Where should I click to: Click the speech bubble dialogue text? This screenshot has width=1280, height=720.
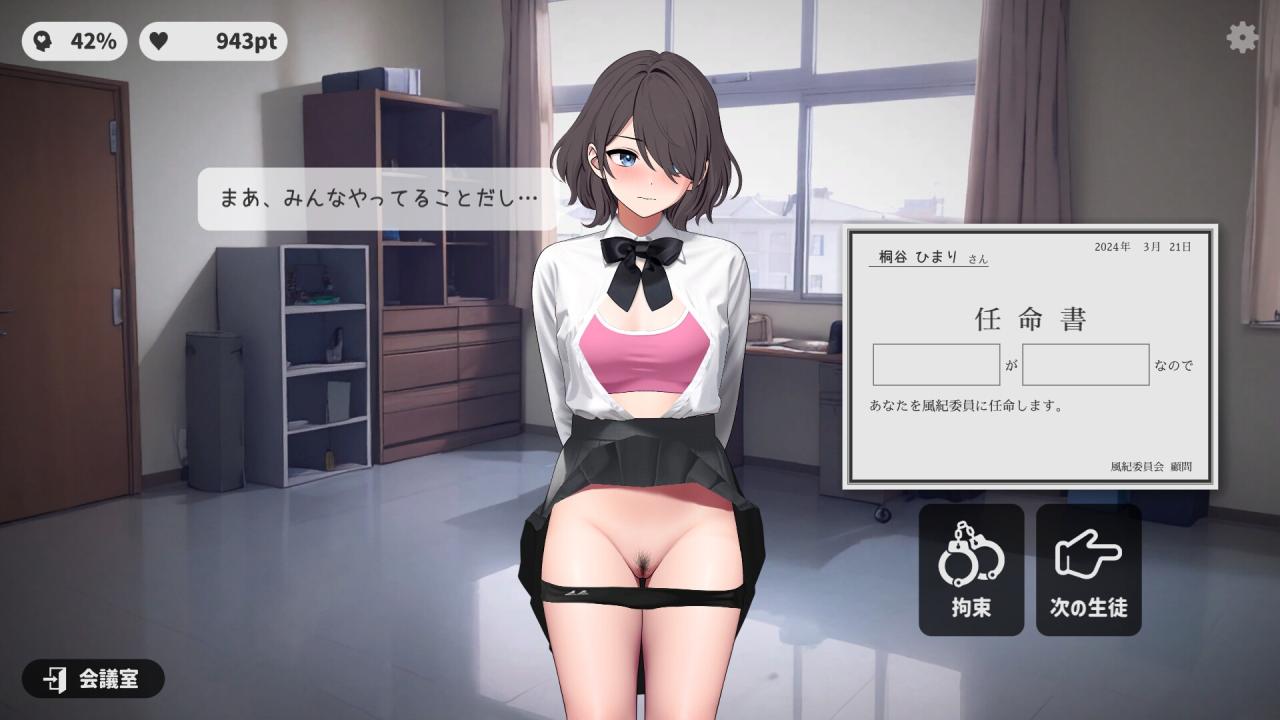(x=375, y=198)
